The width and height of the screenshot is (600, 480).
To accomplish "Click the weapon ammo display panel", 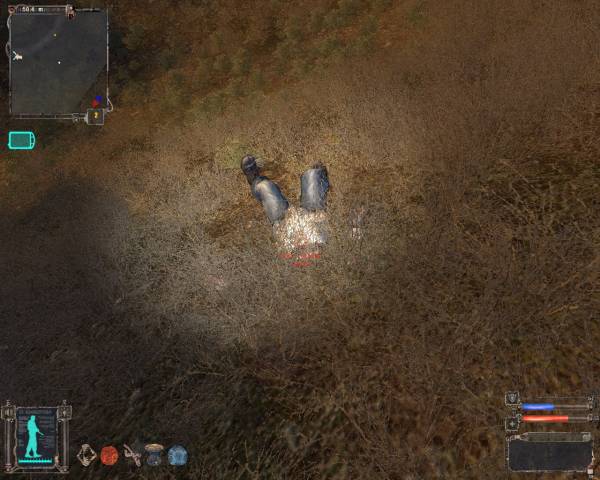I will [x=549, y=453].
